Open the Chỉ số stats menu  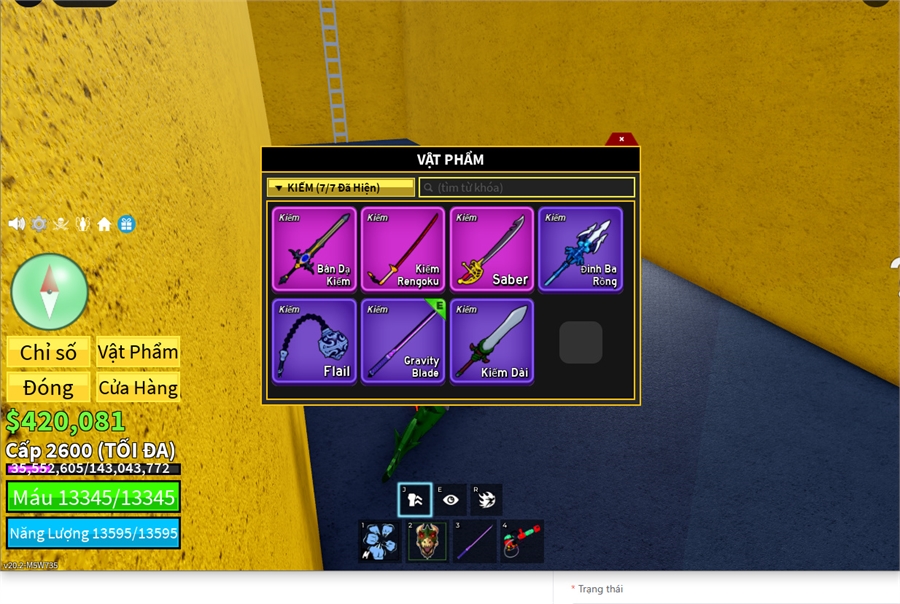pyautogui.click(x=48, y=352)
